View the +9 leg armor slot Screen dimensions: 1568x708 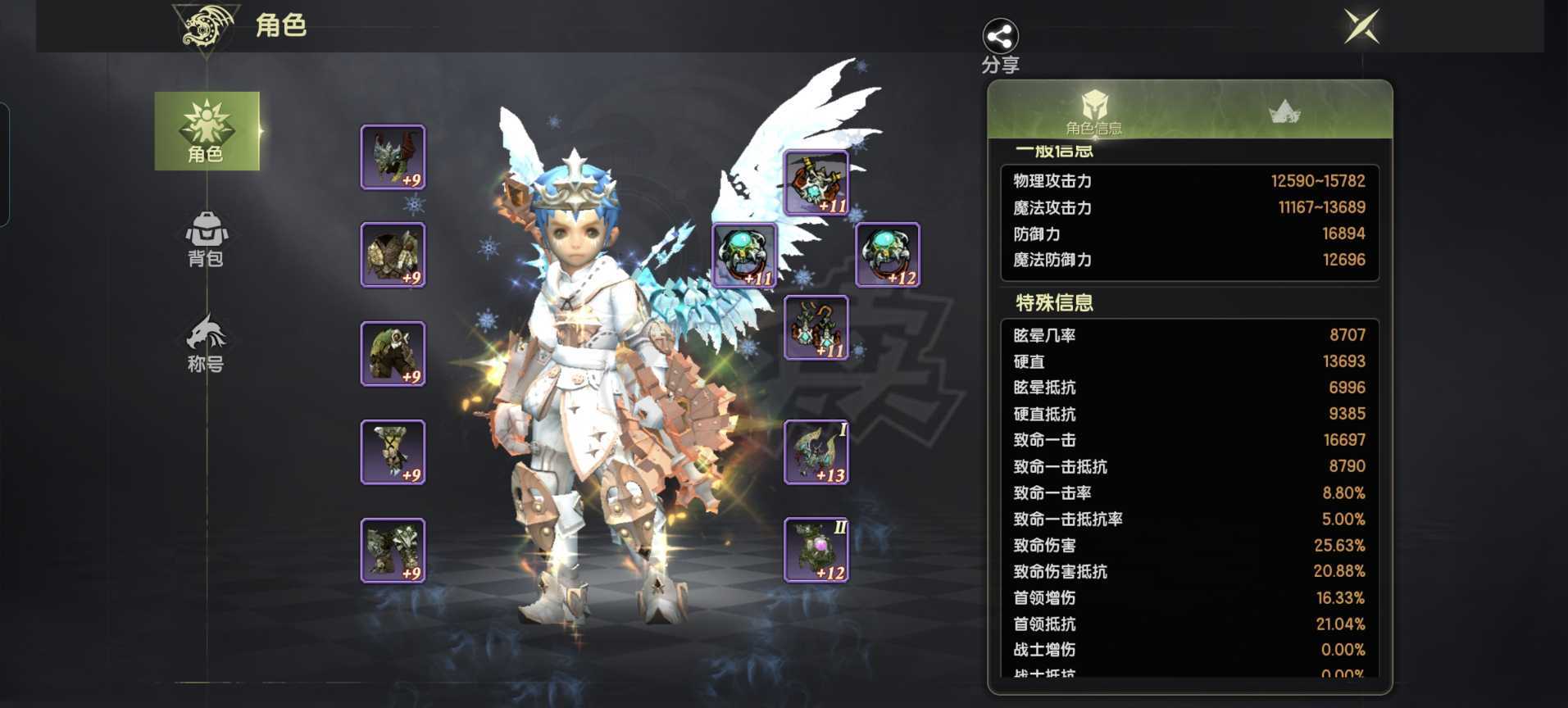pyautogui.click(x=393, y=353)
